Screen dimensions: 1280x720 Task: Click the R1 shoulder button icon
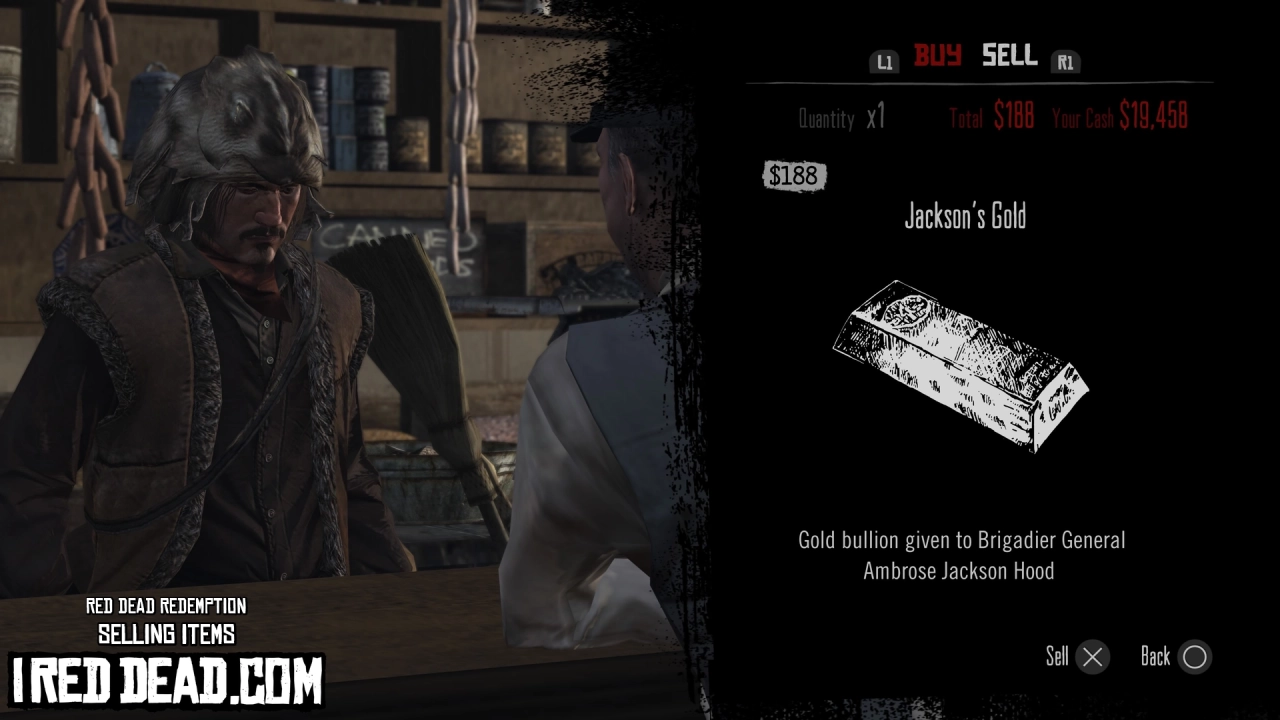pyautogui.click(x=1065, y=62)
